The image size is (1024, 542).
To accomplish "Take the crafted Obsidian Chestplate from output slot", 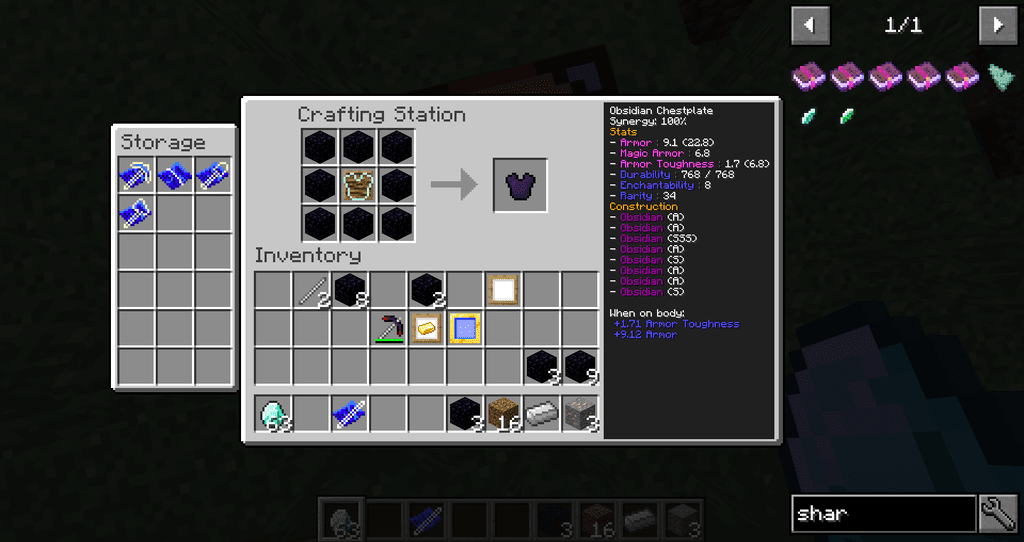I will [x=520, y=186].
